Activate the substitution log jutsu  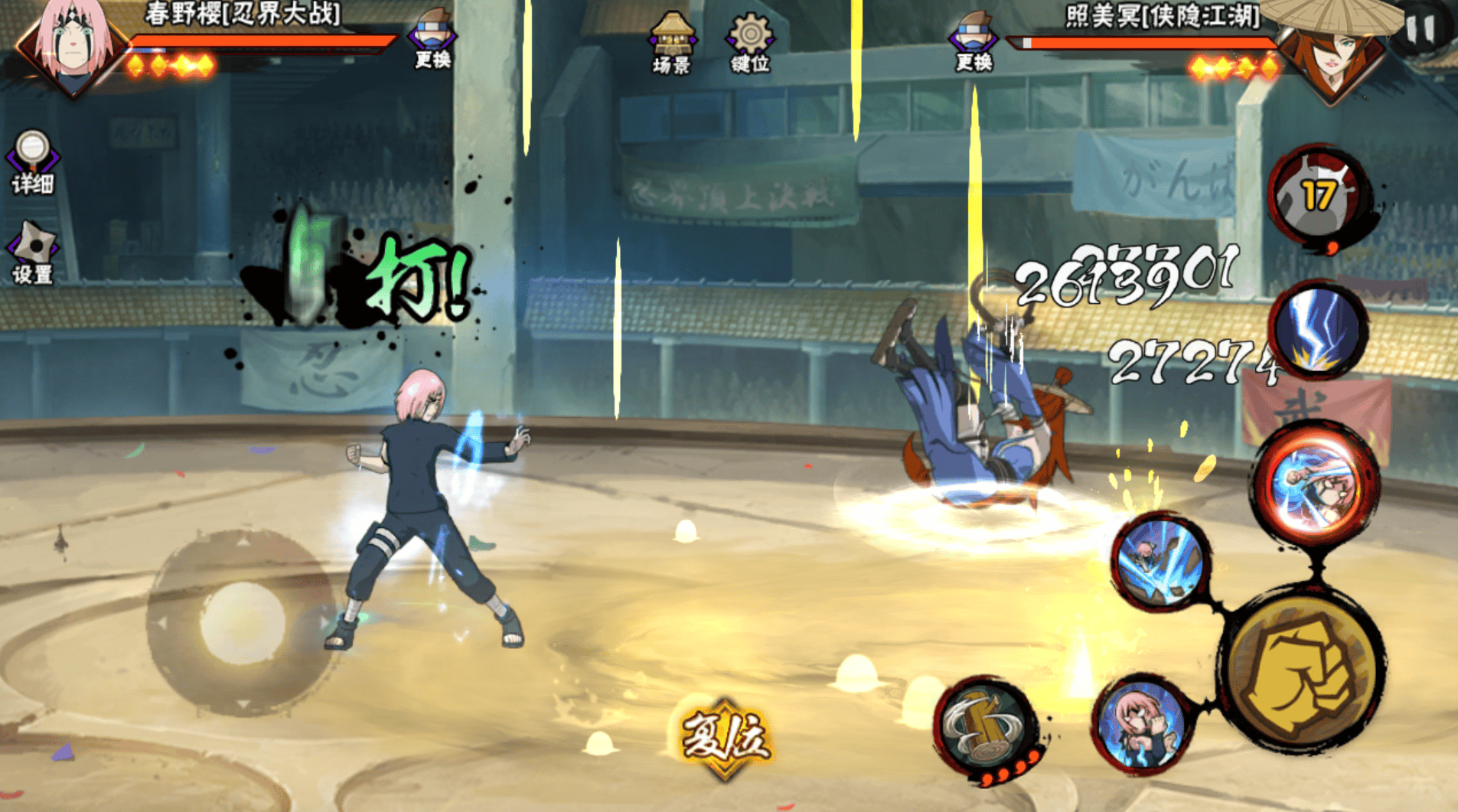(986, 727)
